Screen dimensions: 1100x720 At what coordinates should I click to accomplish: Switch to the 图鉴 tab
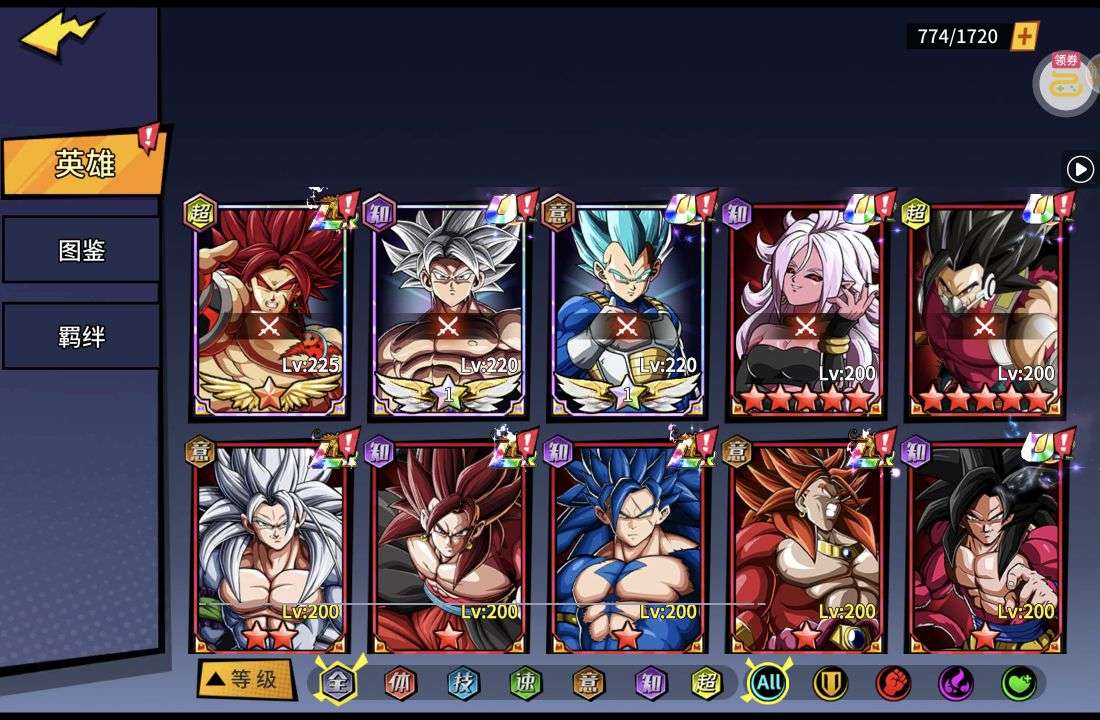tap(80, 250)
